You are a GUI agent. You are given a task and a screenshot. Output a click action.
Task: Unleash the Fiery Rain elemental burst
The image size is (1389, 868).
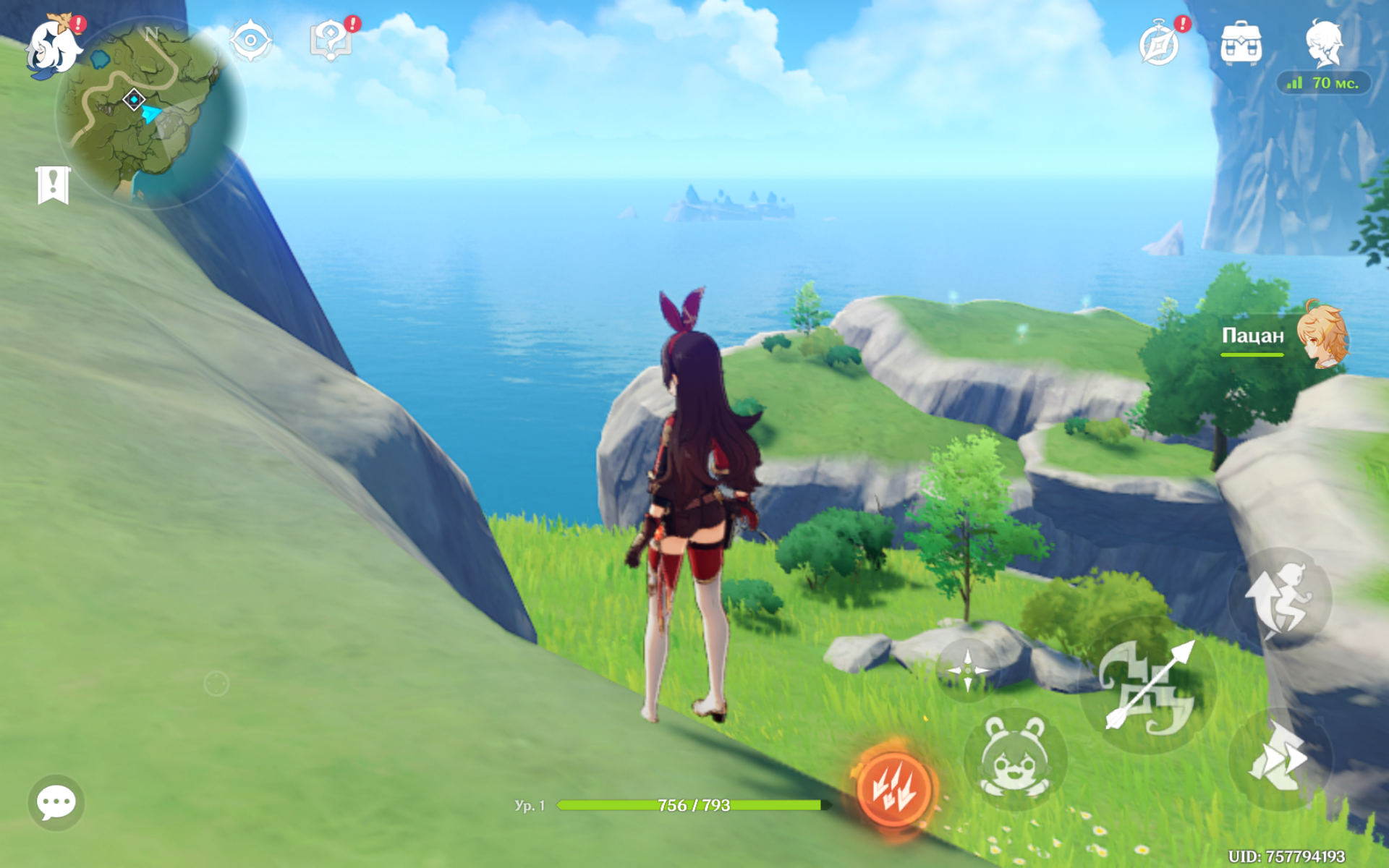click(x=896, y=788)
